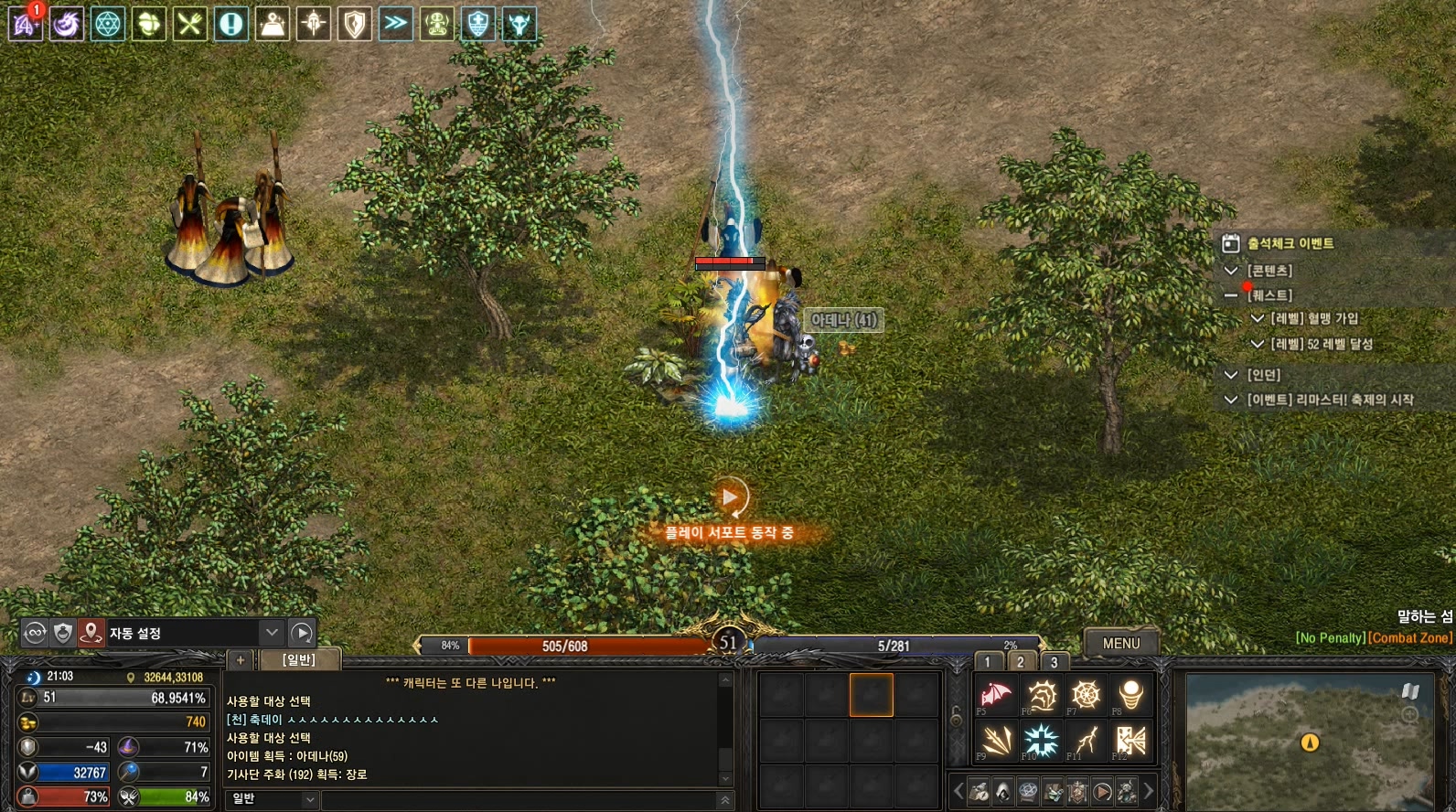
Task: Cast the lightning bolt skill on F11
Action: [x=1086, y=740]
